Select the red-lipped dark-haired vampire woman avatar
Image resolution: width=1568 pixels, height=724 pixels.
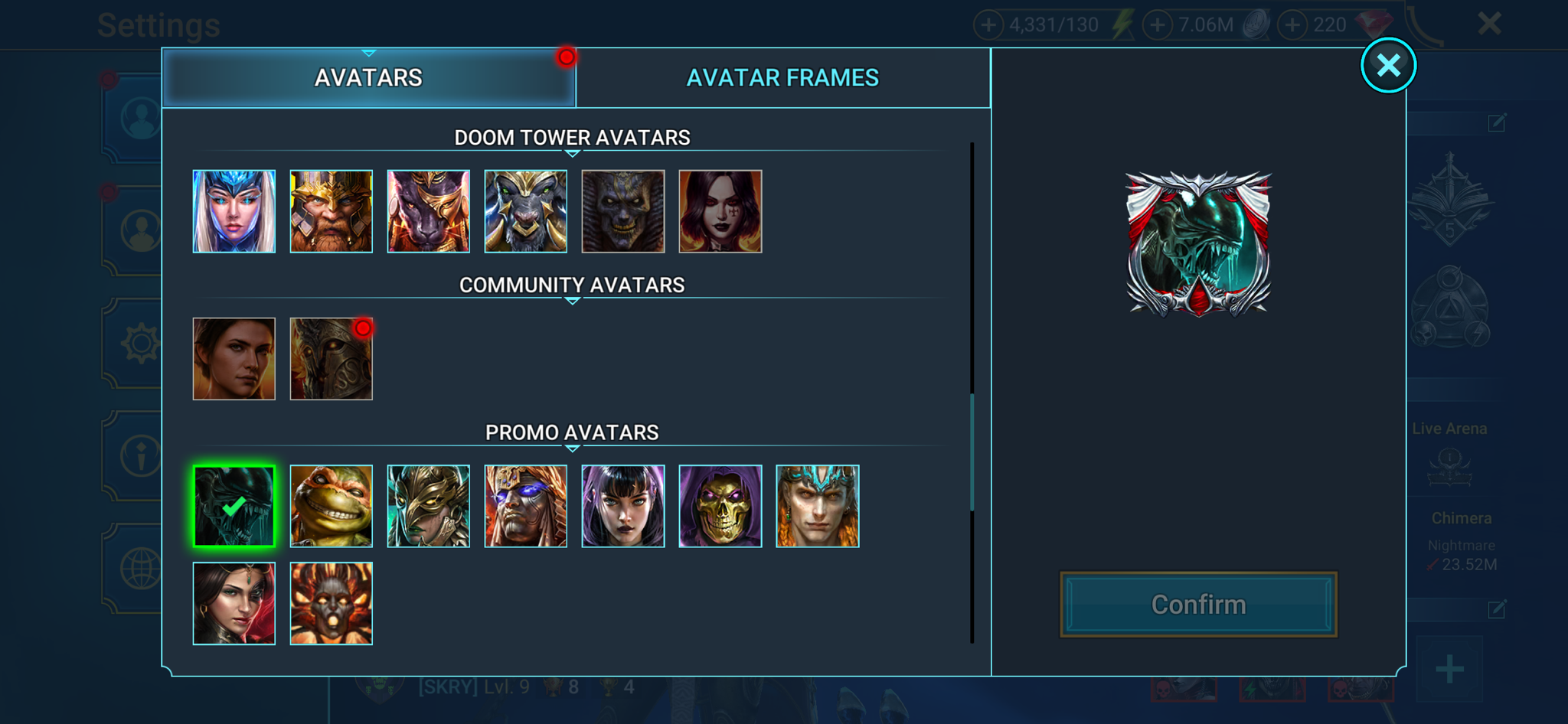[720, 211]
